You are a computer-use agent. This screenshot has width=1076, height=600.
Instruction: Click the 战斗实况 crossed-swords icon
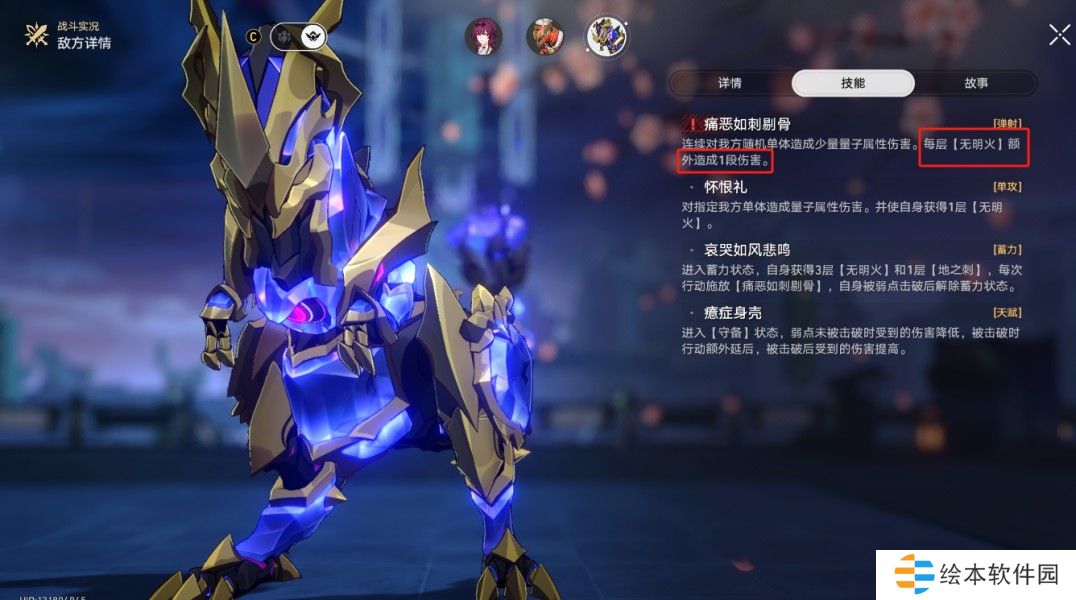pos(38,36)
